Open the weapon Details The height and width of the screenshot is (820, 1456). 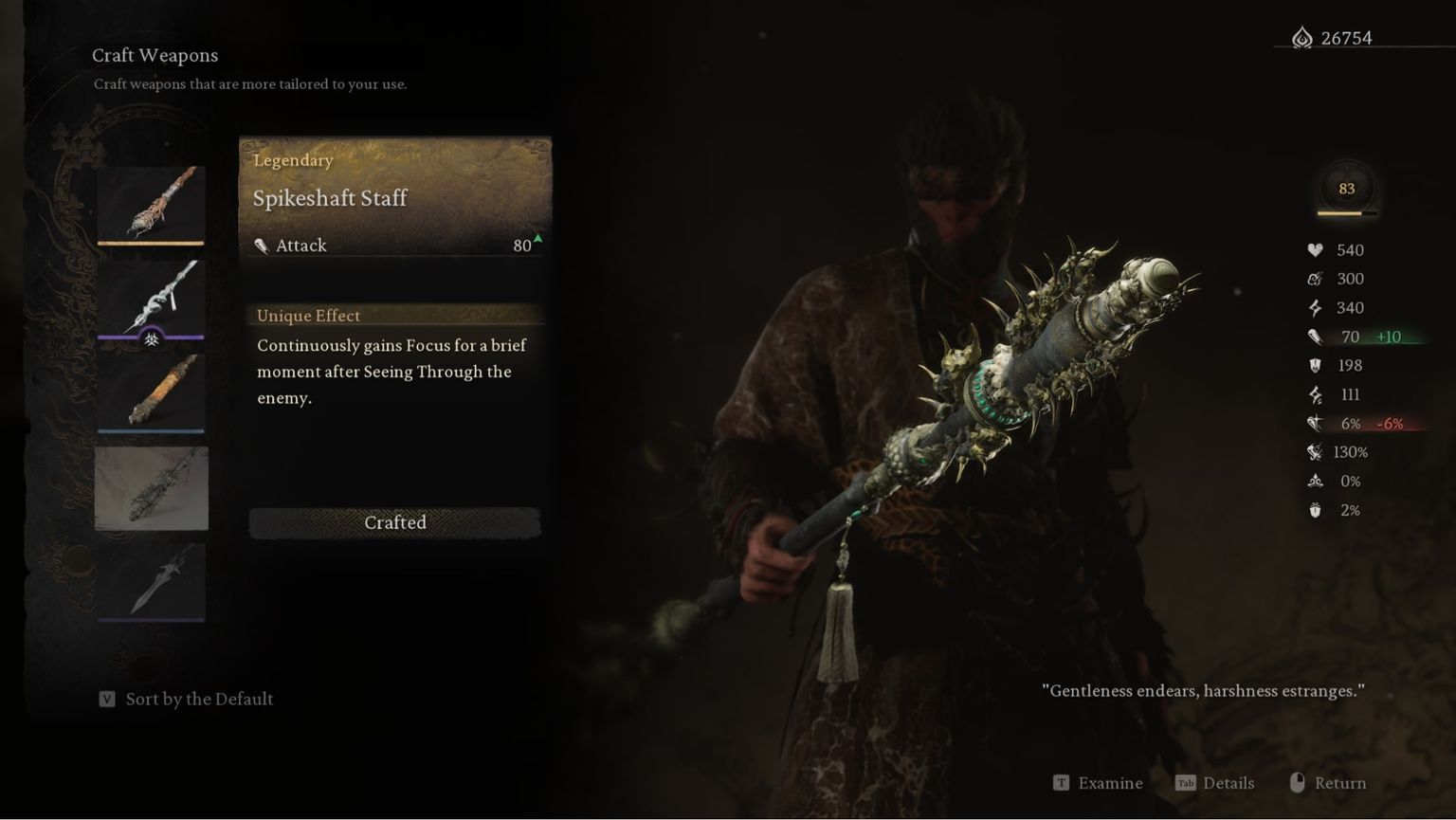pyautogui.click(x=1215, y=783)
